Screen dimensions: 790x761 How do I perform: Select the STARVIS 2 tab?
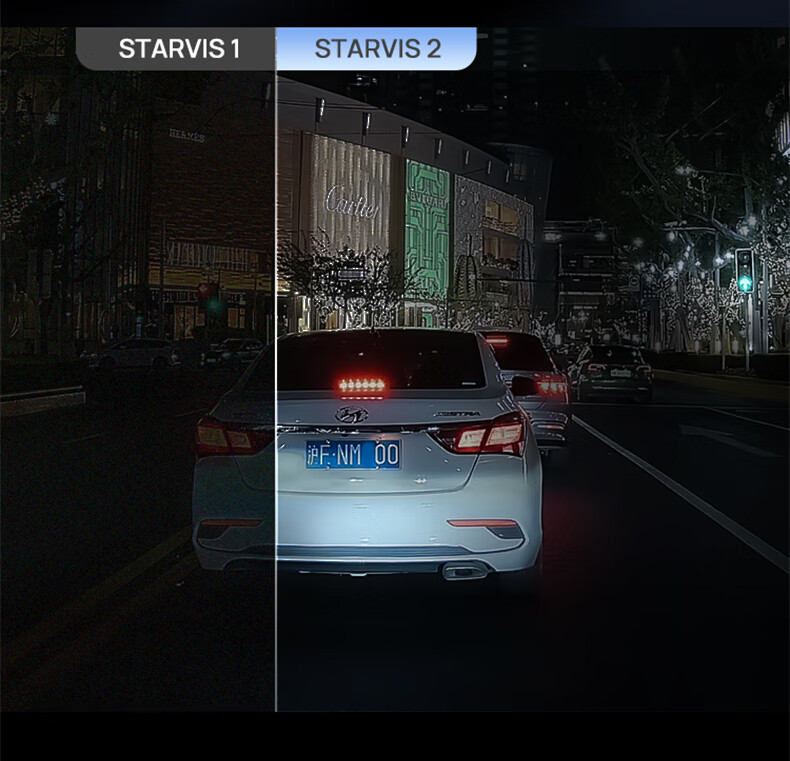377,49
